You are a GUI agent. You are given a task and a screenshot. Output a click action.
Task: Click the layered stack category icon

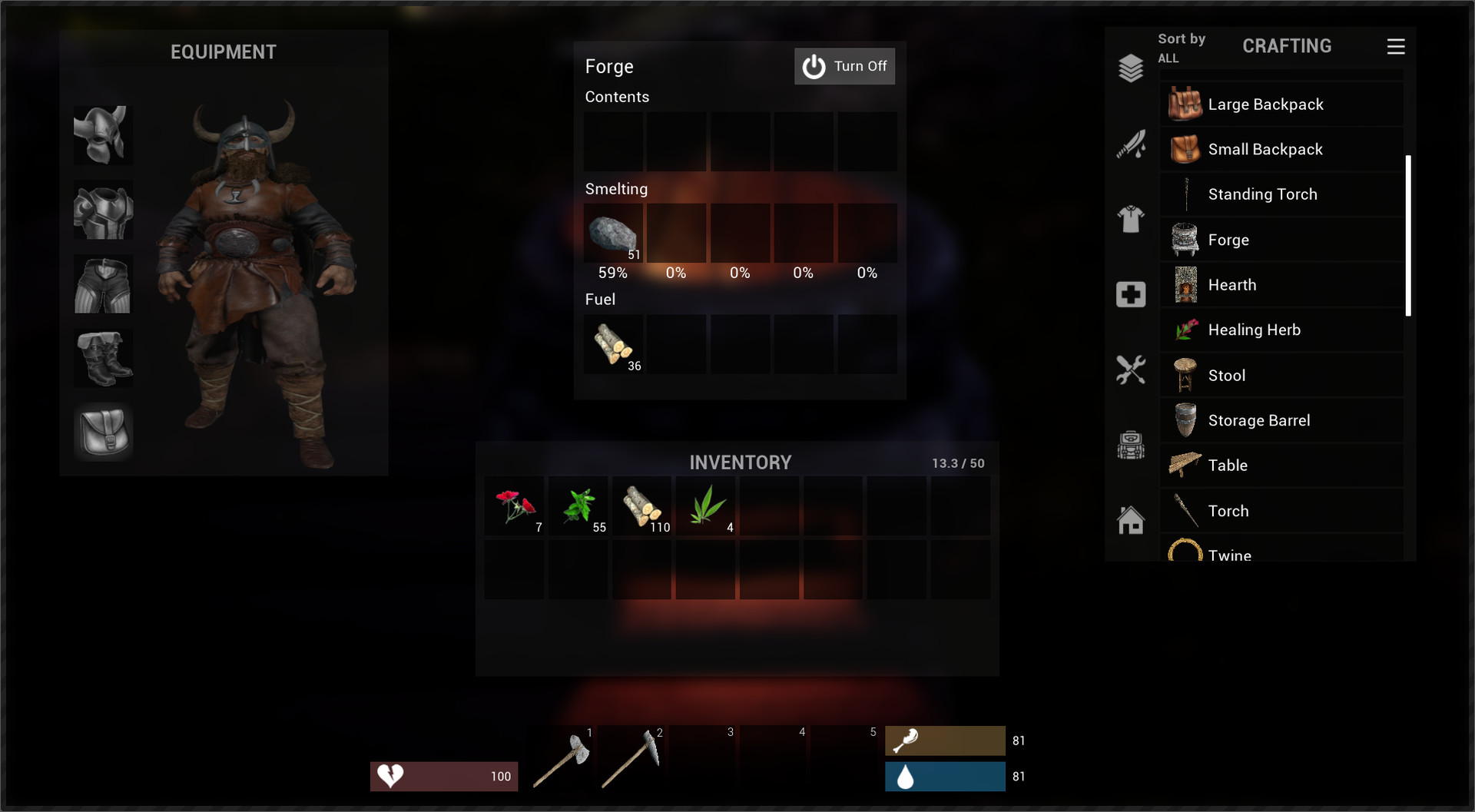(x=1129, y=68)
